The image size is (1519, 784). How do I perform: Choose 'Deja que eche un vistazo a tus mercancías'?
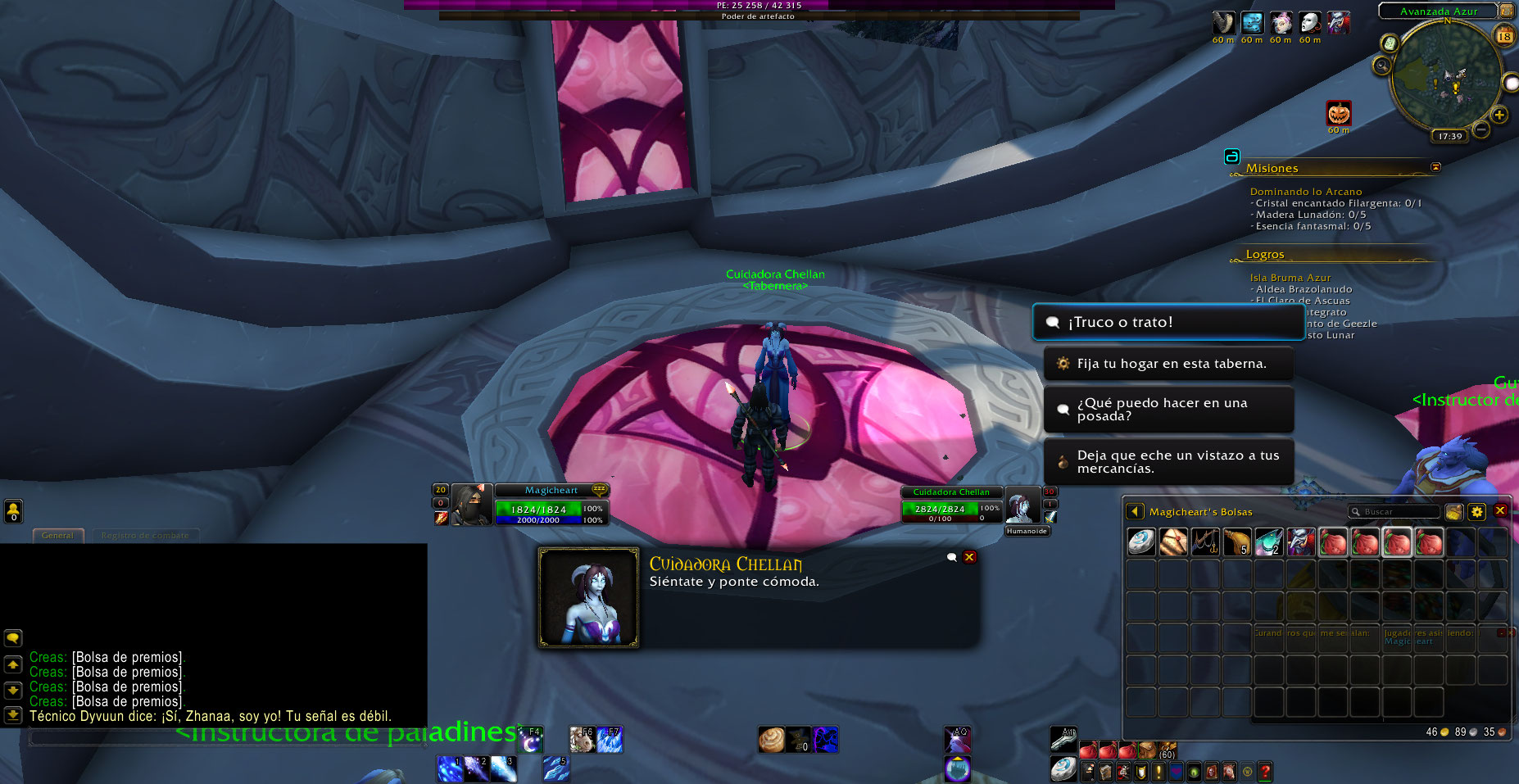point(1168,462)
